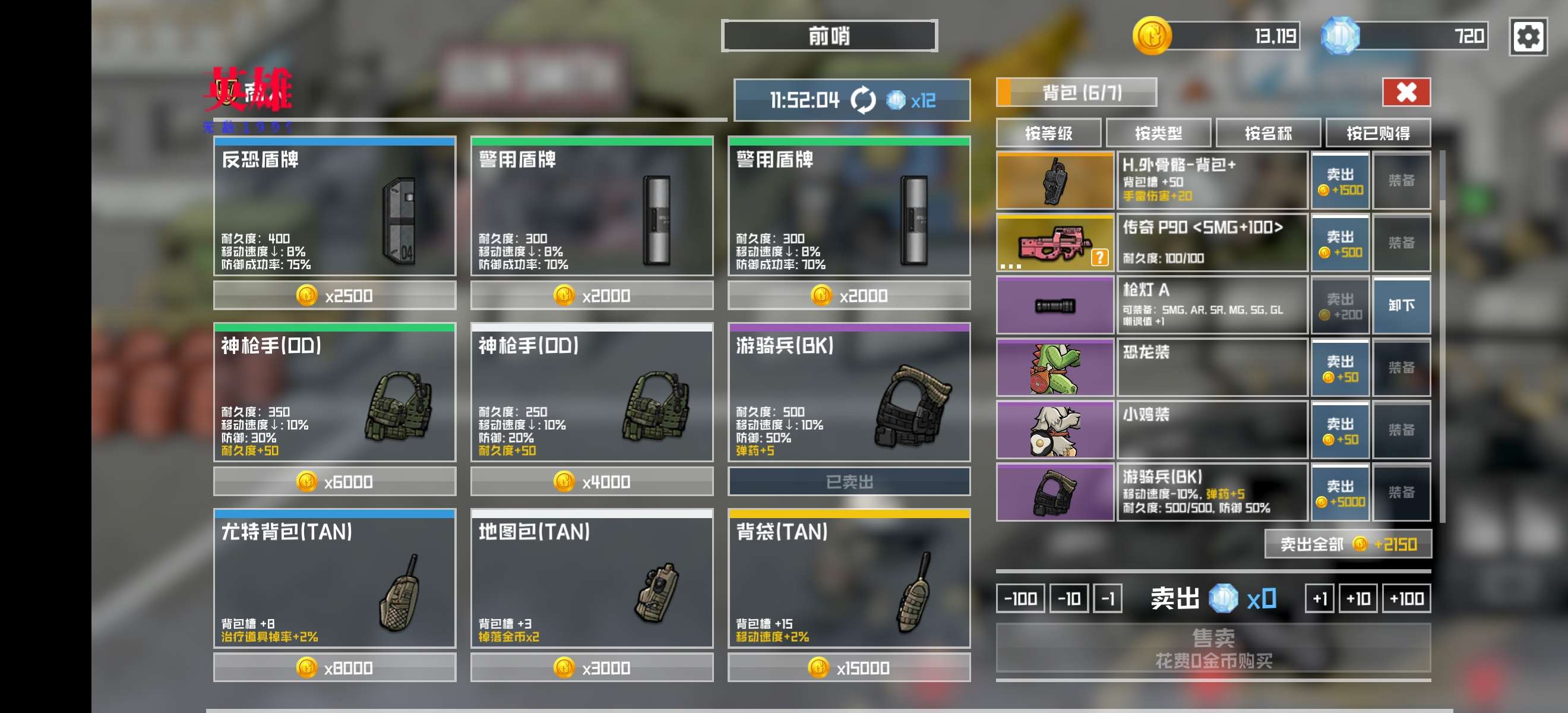Sort backpack by 按等级 tab
Viewport: 1568px width, 713px height.
(1048, 133)
